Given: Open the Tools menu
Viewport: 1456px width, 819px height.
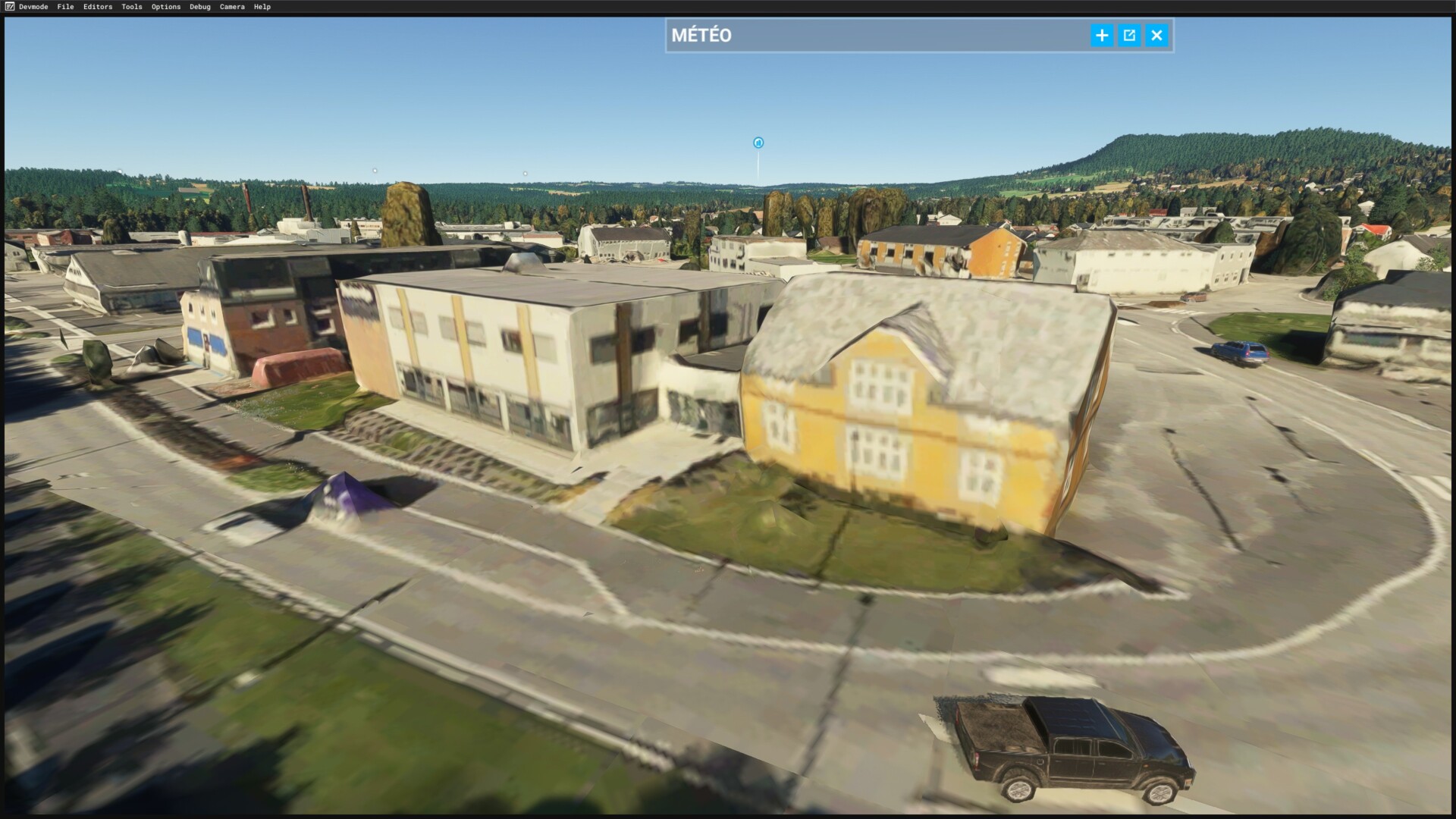Looking at the screenshot, I should [132, 7].
